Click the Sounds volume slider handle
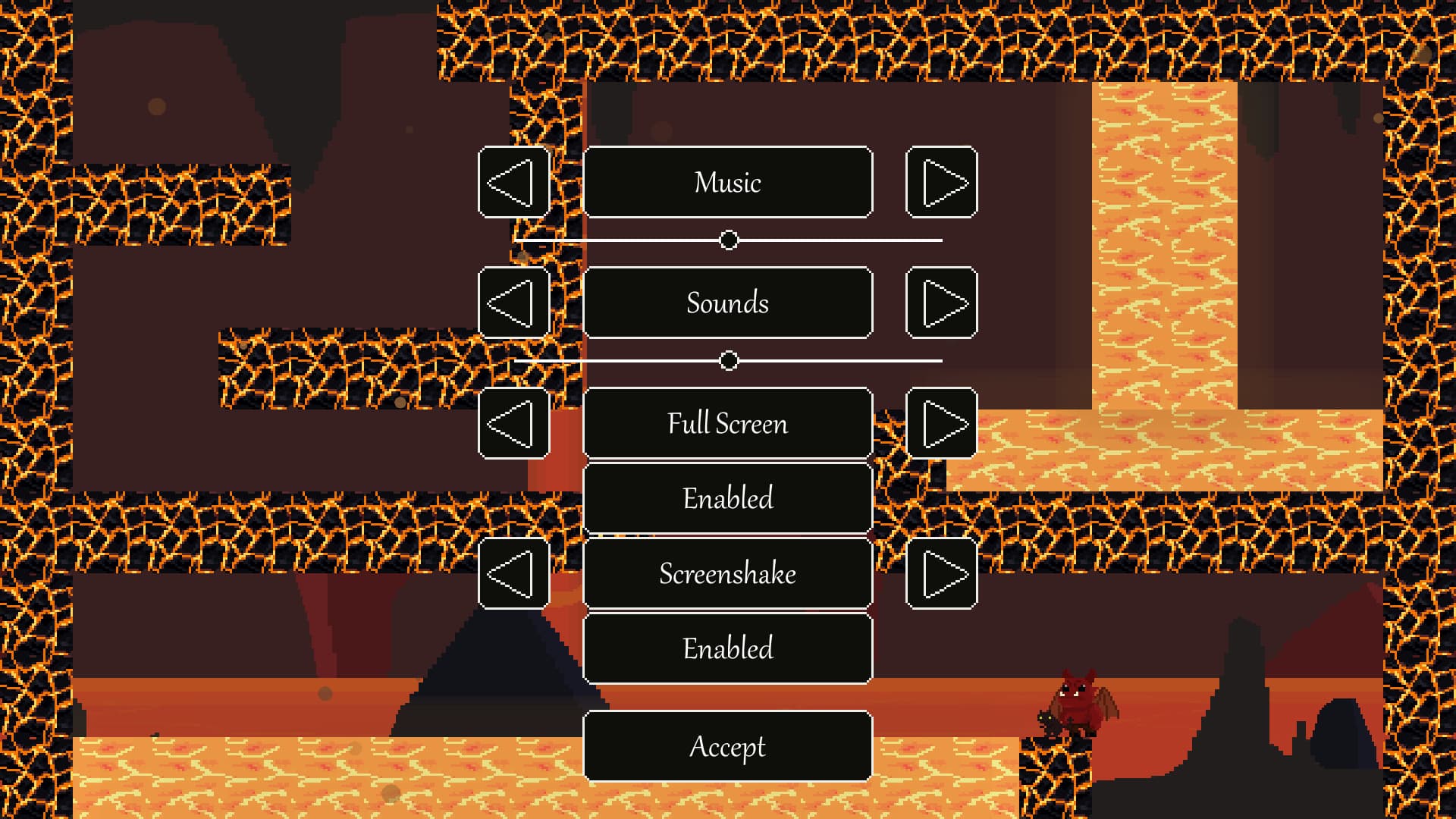 [x=730, y=360]
